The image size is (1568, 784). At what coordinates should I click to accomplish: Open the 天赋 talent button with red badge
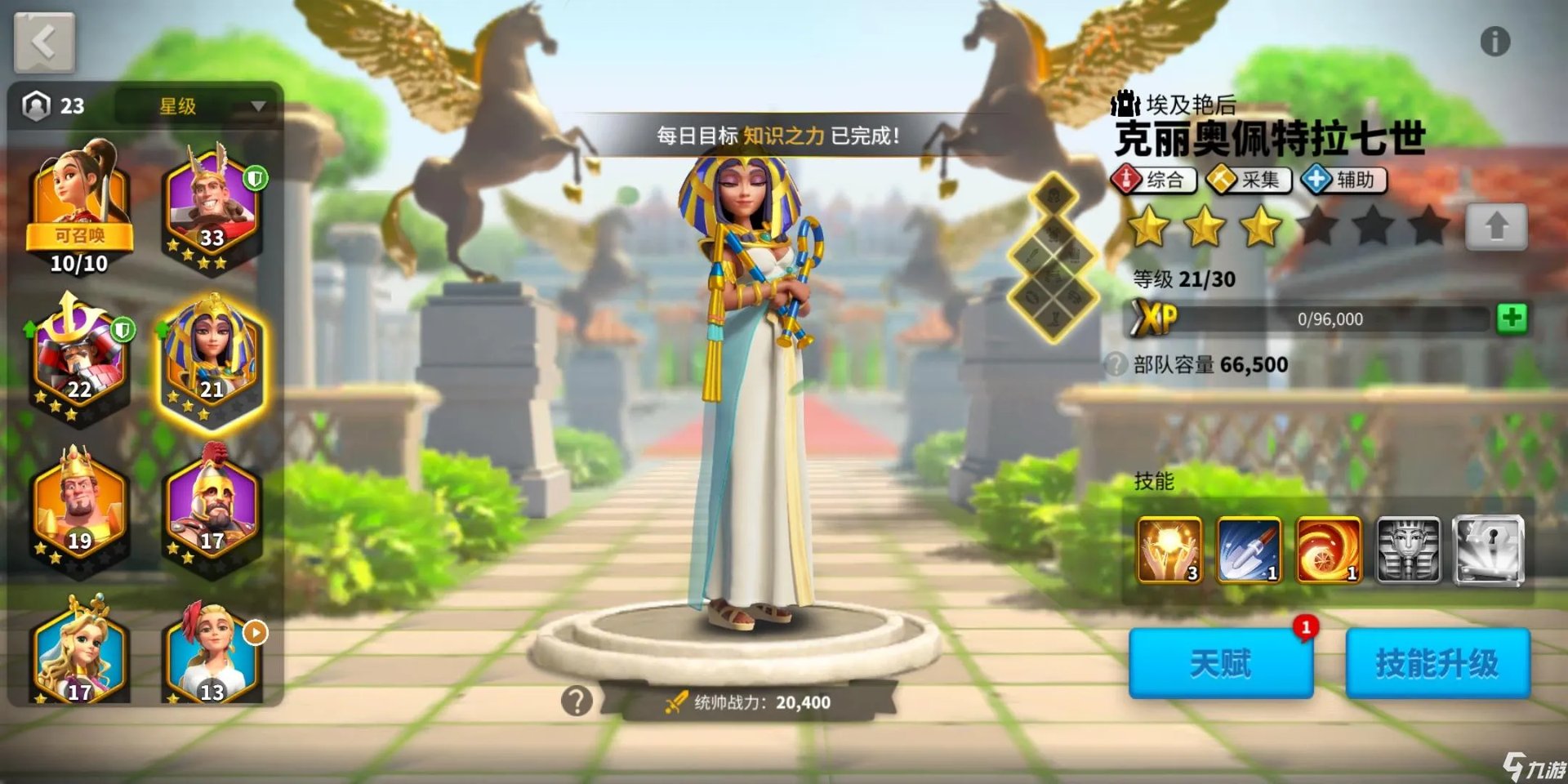[1221, 663]
